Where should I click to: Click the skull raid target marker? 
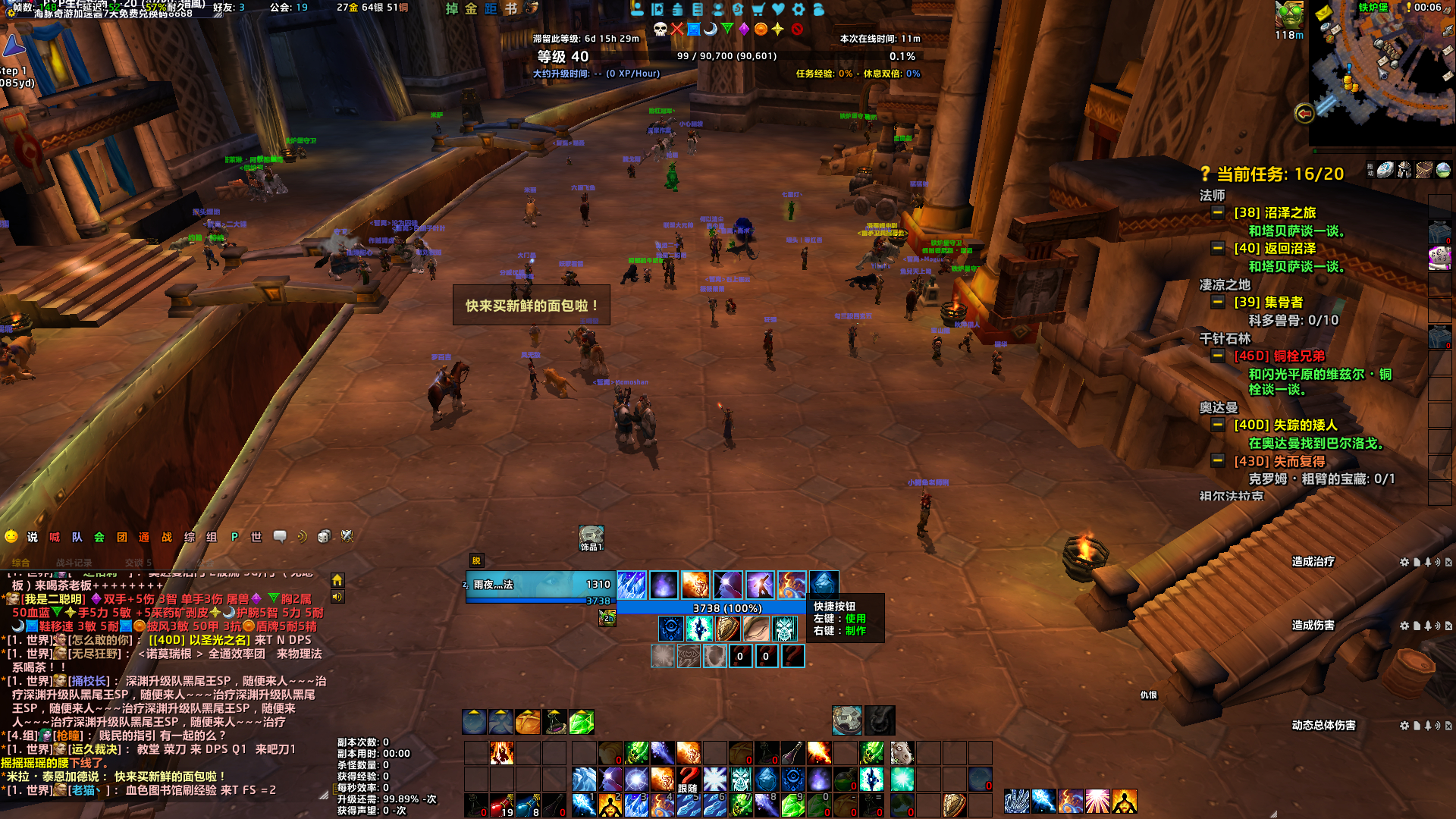661,29
